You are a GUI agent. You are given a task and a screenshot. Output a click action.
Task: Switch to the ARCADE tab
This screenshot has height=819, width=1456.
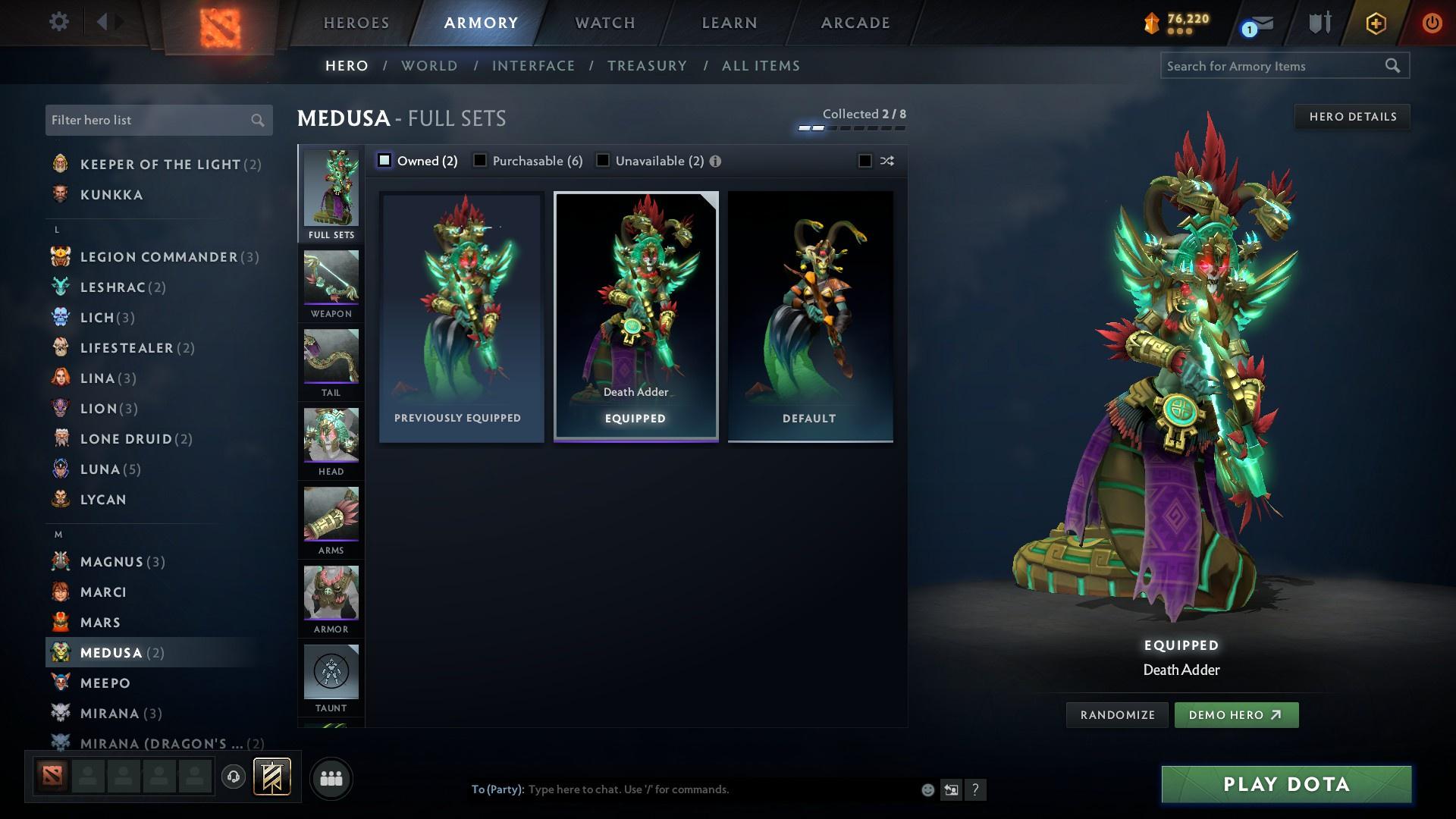click(855, 23)
